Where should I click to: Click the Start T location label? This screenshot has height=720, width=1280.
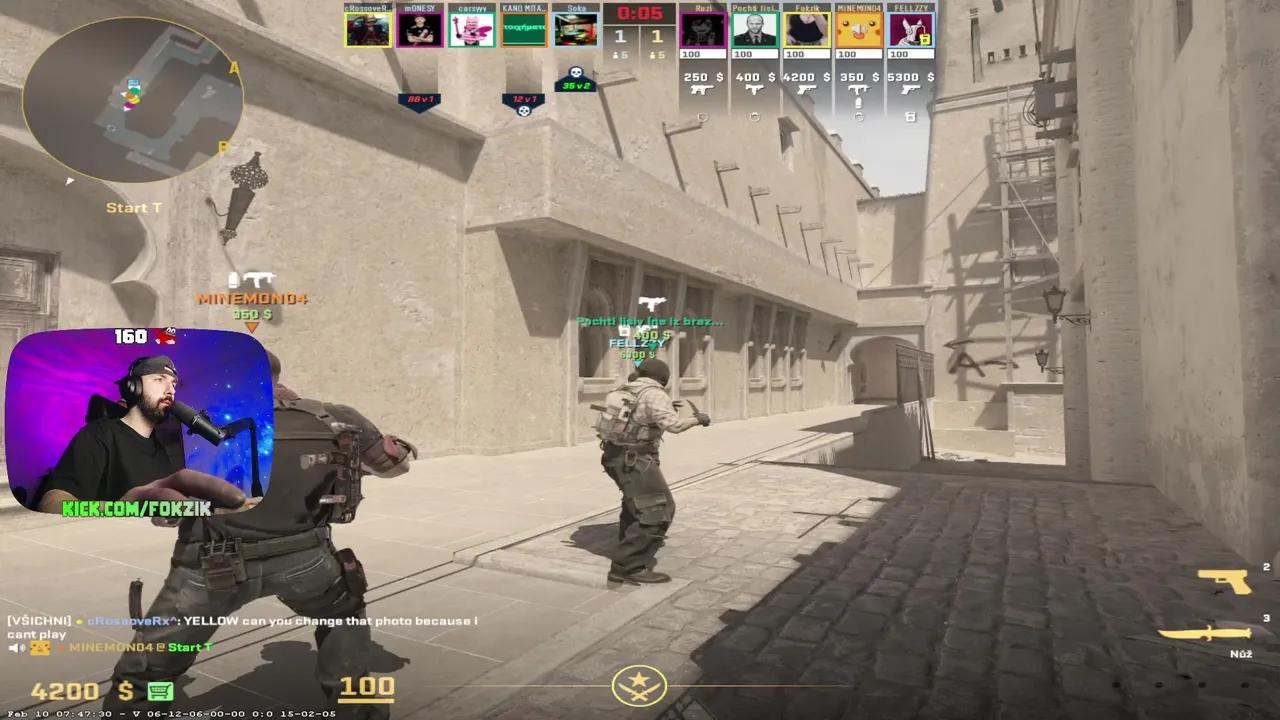pos(133,208)
